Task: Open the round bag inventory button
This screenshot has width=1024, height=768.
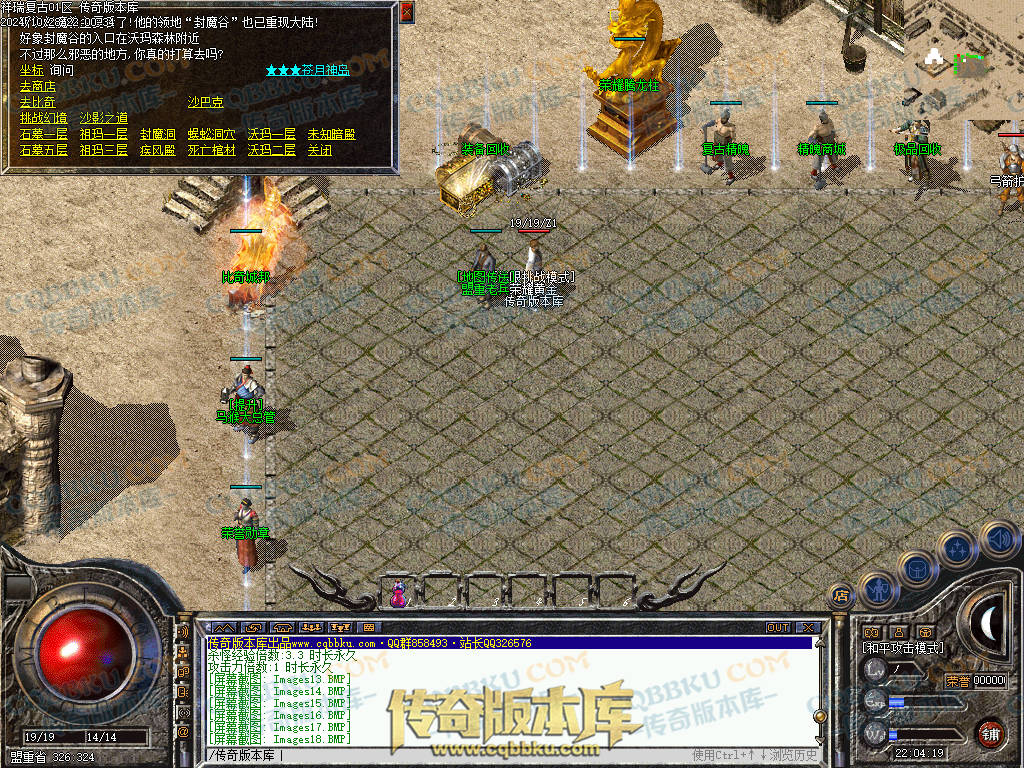Action: [917, 569]
